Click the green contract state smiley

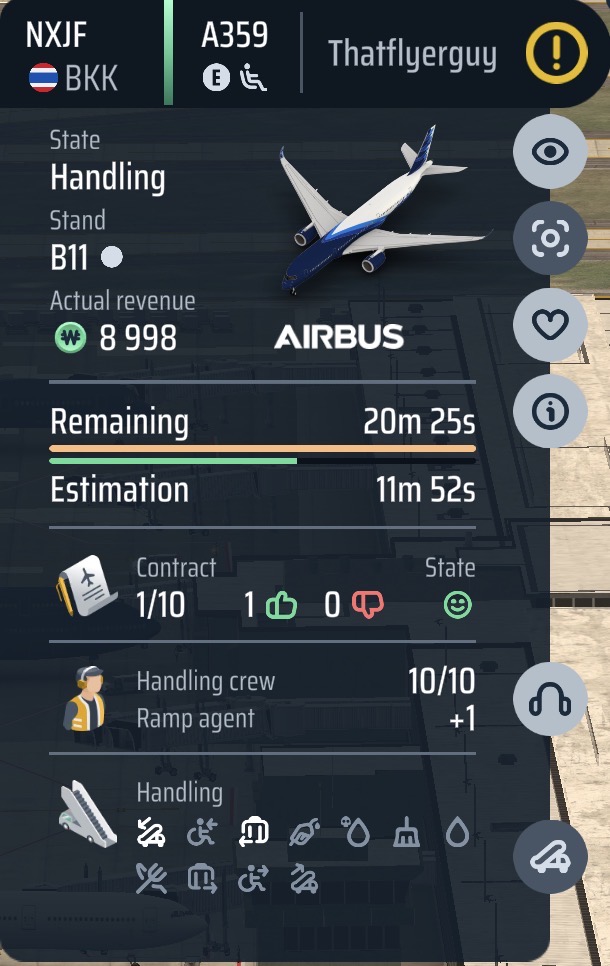click(x=458, y=605)
